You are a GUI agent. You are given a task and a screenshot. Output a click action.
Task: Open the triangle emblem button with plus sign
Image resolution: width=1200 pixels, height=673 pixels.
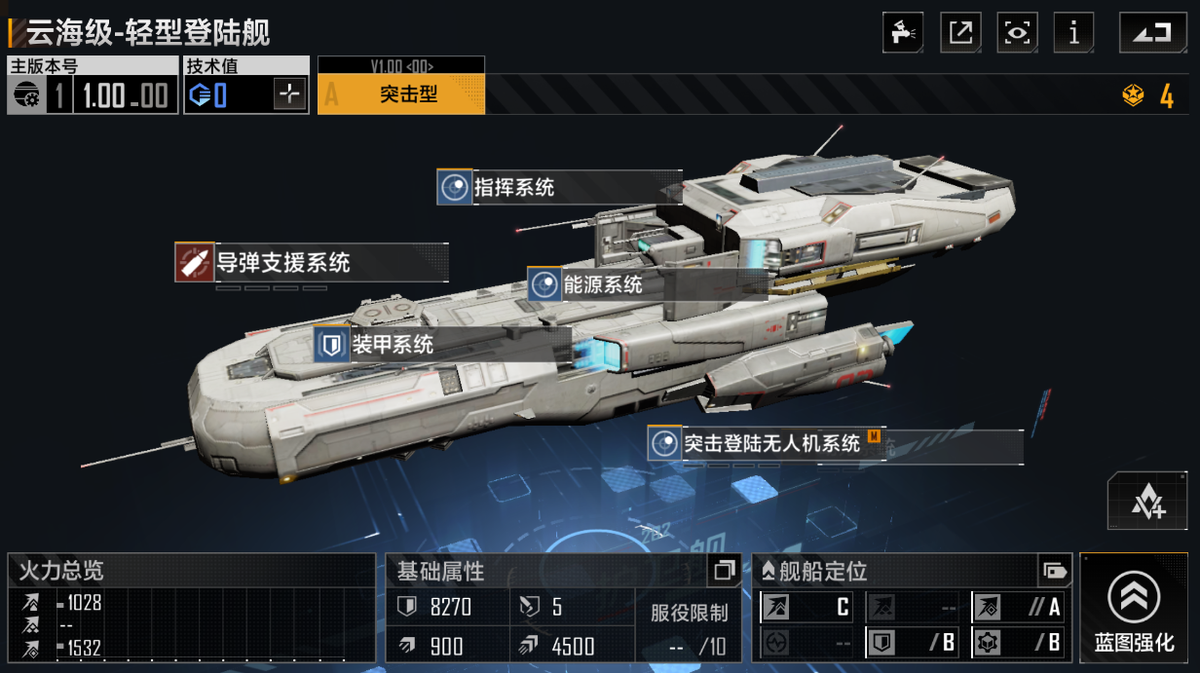[1147, 502]
